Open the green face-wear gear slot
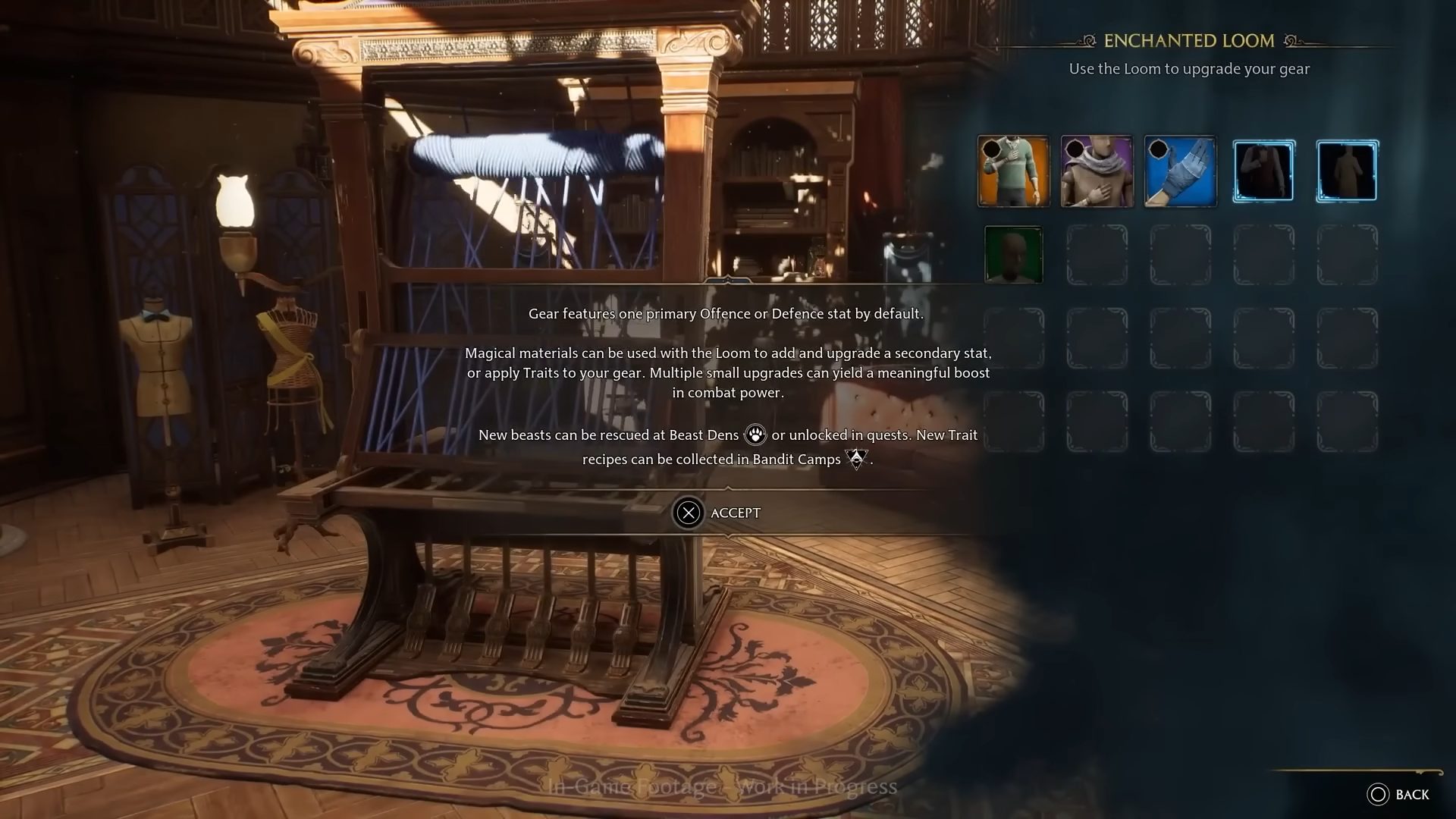 pyautogui.click(x=1014, y=254)
